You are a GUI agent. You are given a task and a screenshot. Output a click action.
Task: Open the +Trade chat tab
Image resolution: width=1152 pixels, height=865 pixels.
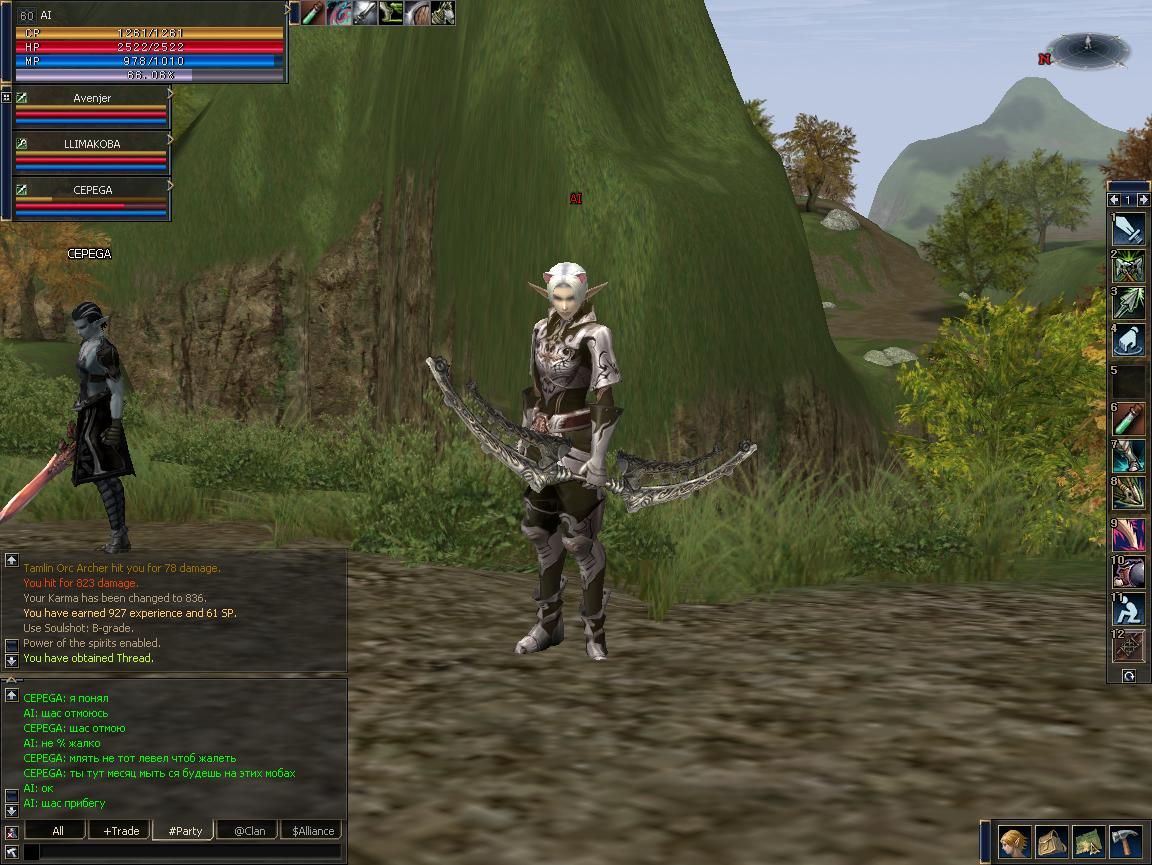[x=120, y=831]
